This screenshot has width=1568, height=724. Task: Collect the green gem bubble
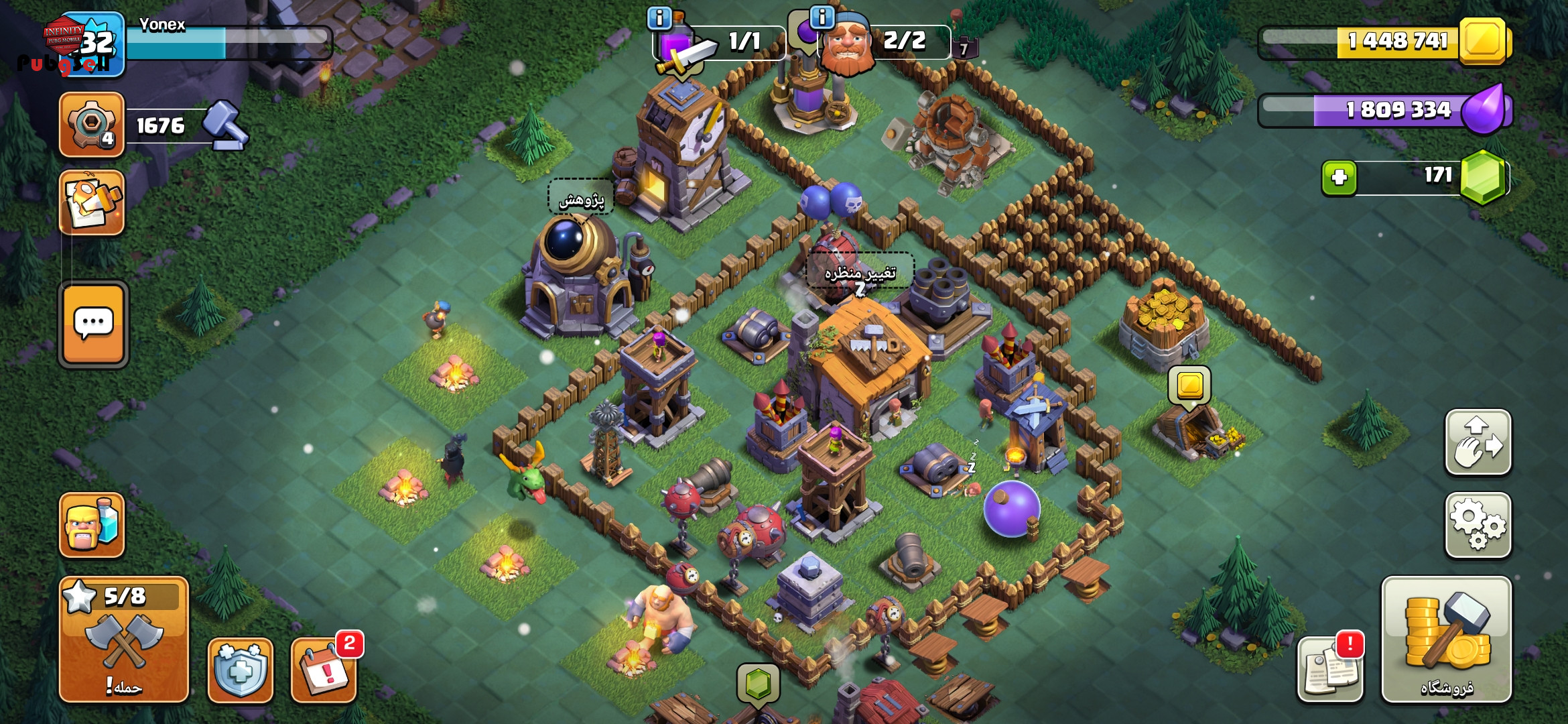click(758, 684)
